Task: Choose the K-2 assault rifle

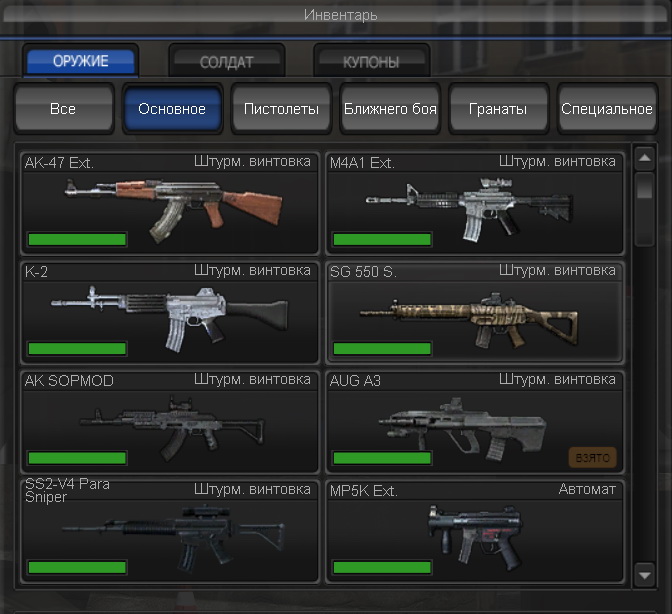Action: [x=170, y=312]
